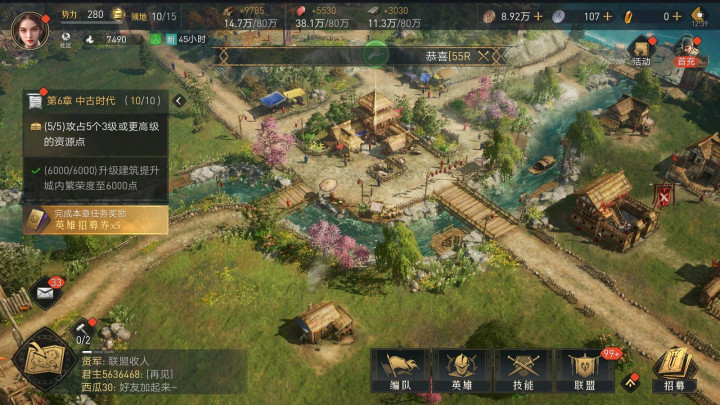Collapse the chapter quest panel arrow
720x405 pixels.
(x=179, y=101)
